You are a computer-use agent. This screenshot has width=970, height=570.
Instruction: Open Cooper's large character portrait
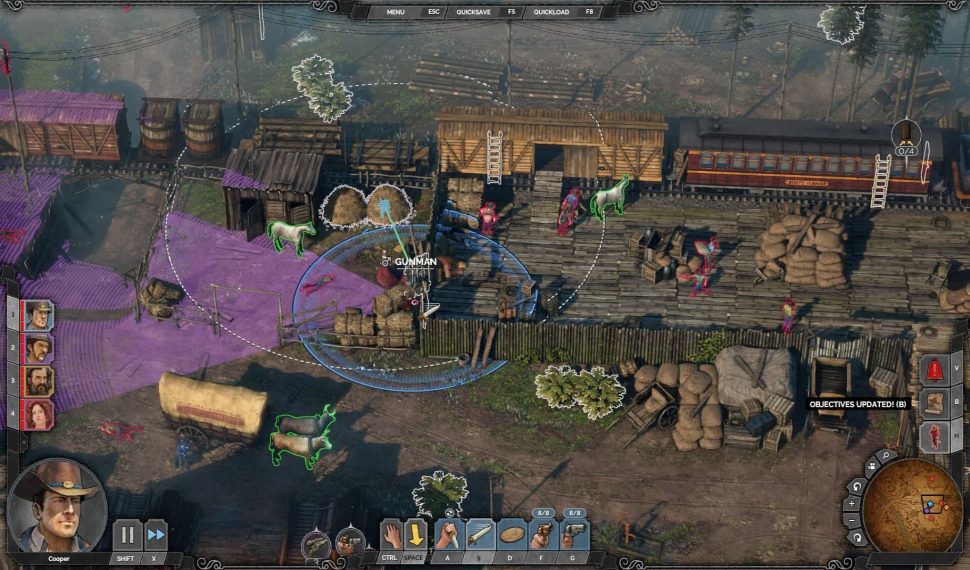click(56, 506)
